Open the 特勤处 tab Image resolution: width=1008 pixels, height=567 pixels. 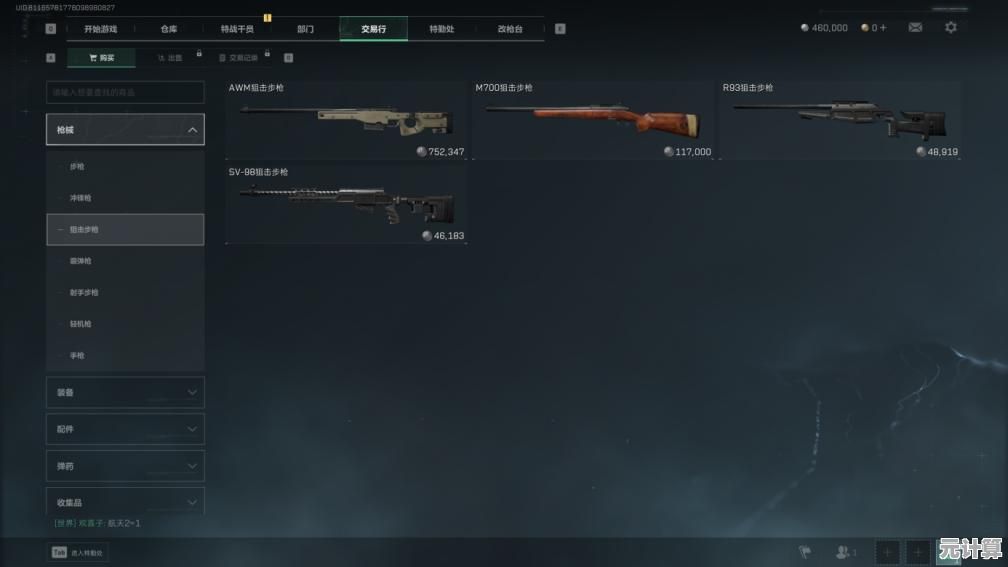tap(441, 29)
